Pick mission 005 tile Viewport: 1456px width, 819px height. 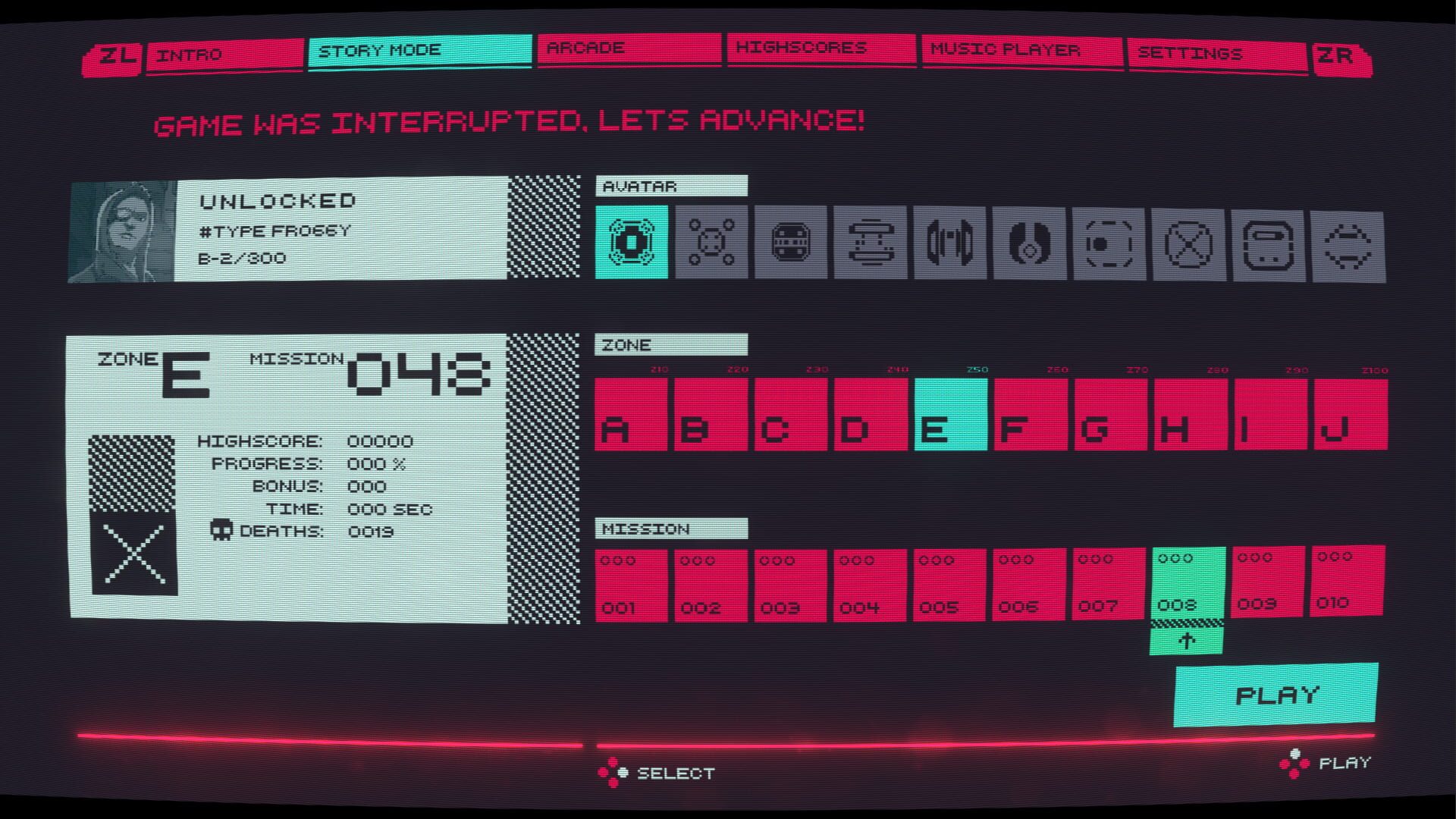point(949,585)
